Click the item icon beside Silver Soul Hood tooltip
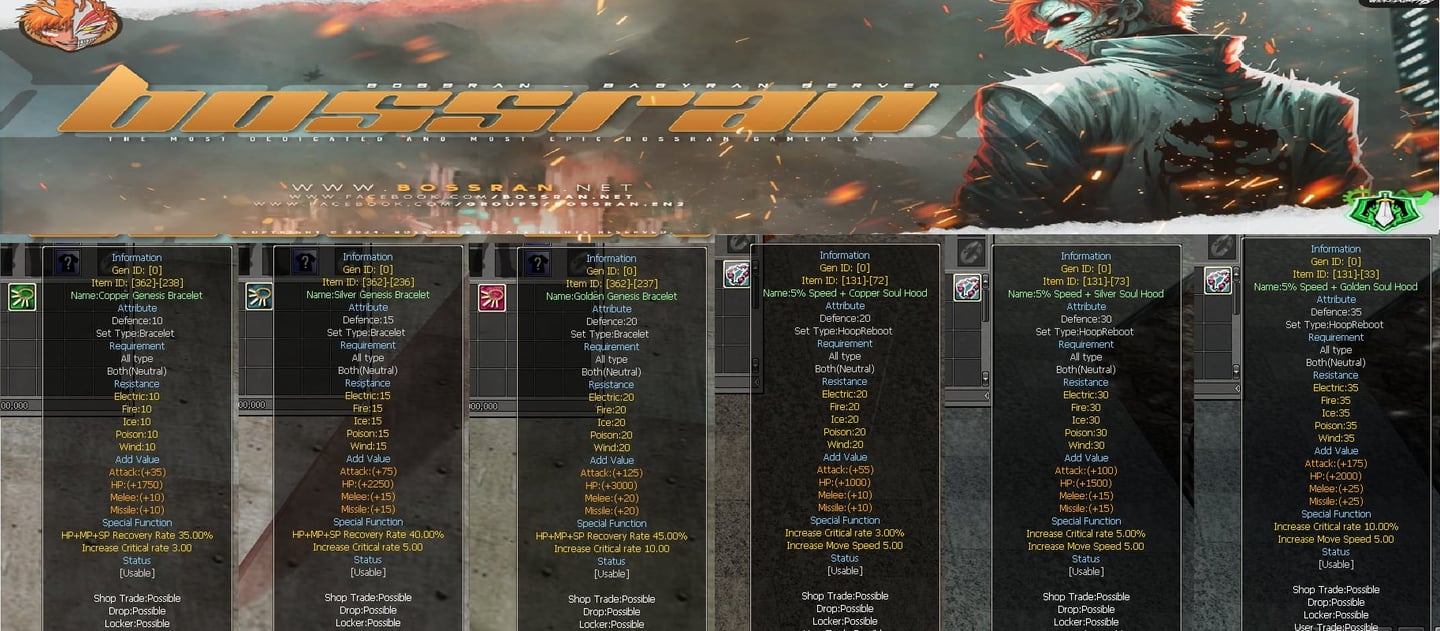 [967, 288]
